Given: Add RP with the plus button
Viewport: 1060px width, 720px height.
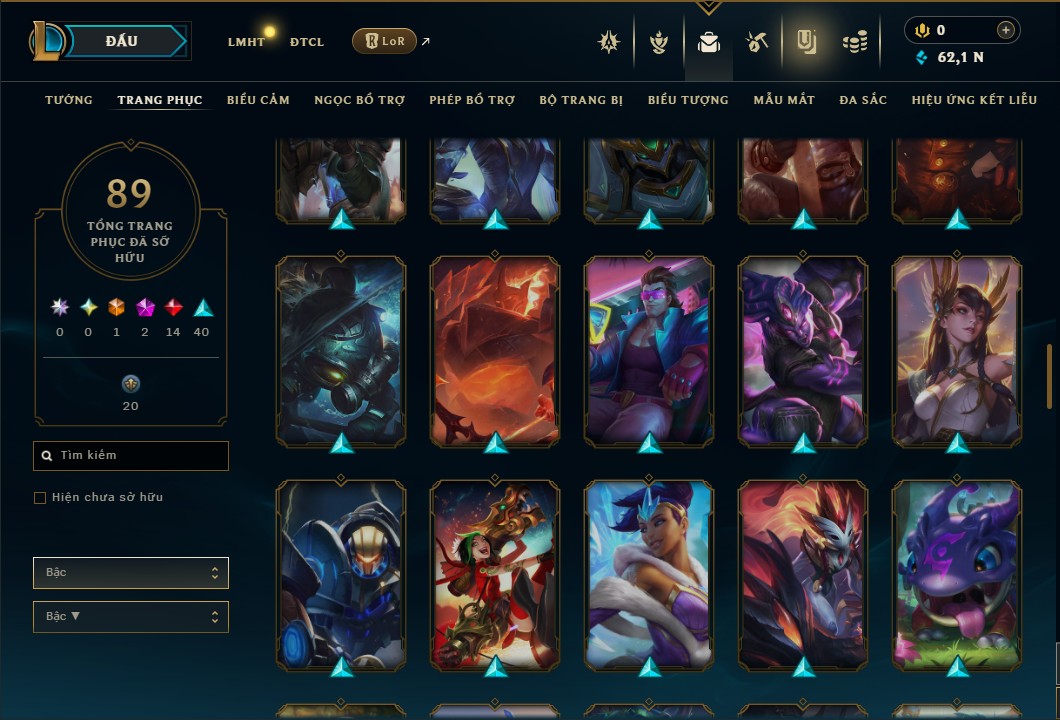Looking at the screenshot, I should (1006, 31).
